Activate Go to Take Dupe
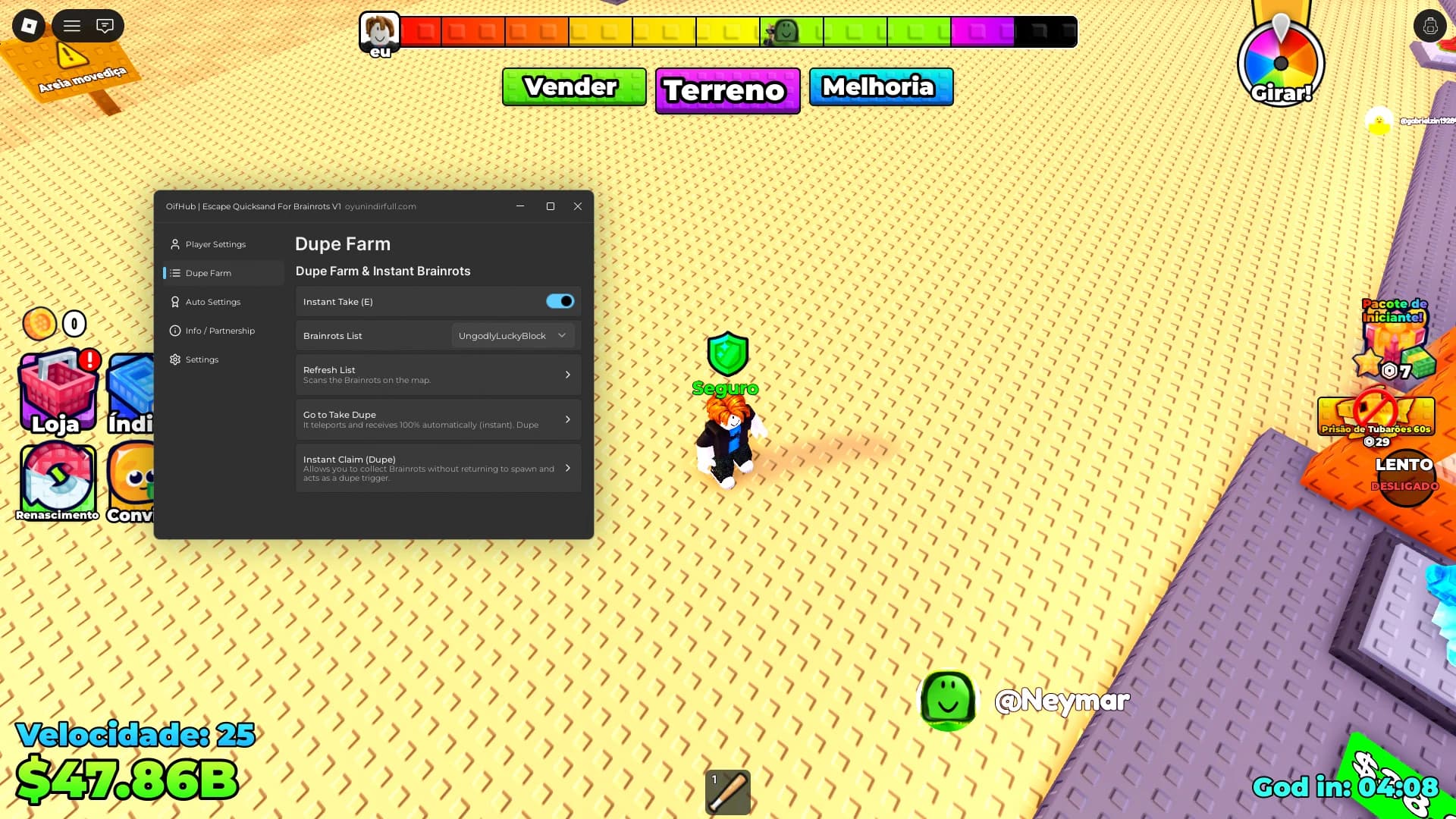This screenshot has width=1456, height=819. pyautogui.click(x=438, y=419)
